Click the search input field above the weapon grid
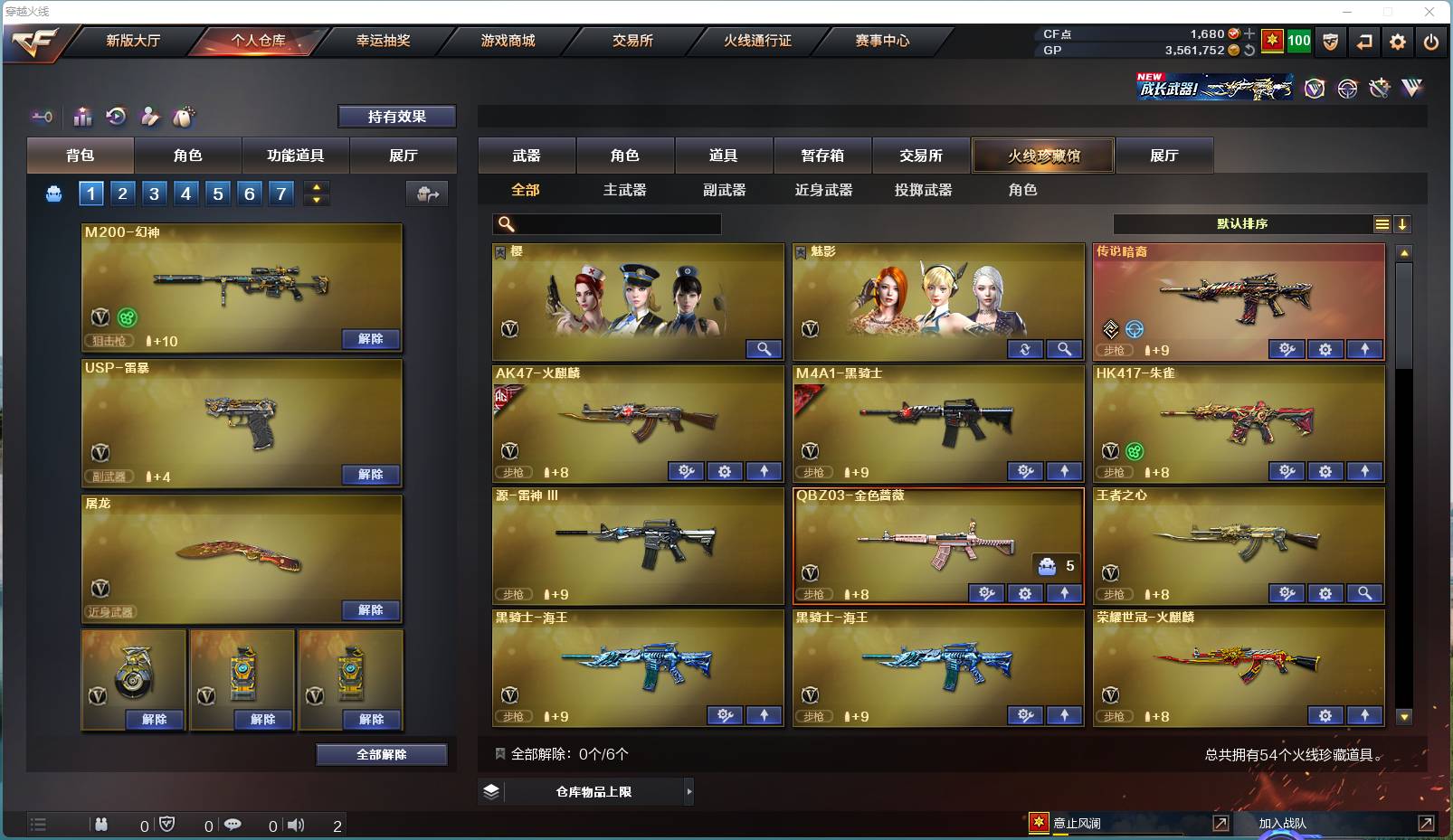The height and width of the screenshot is (840, 1453). tap(606, 222)
